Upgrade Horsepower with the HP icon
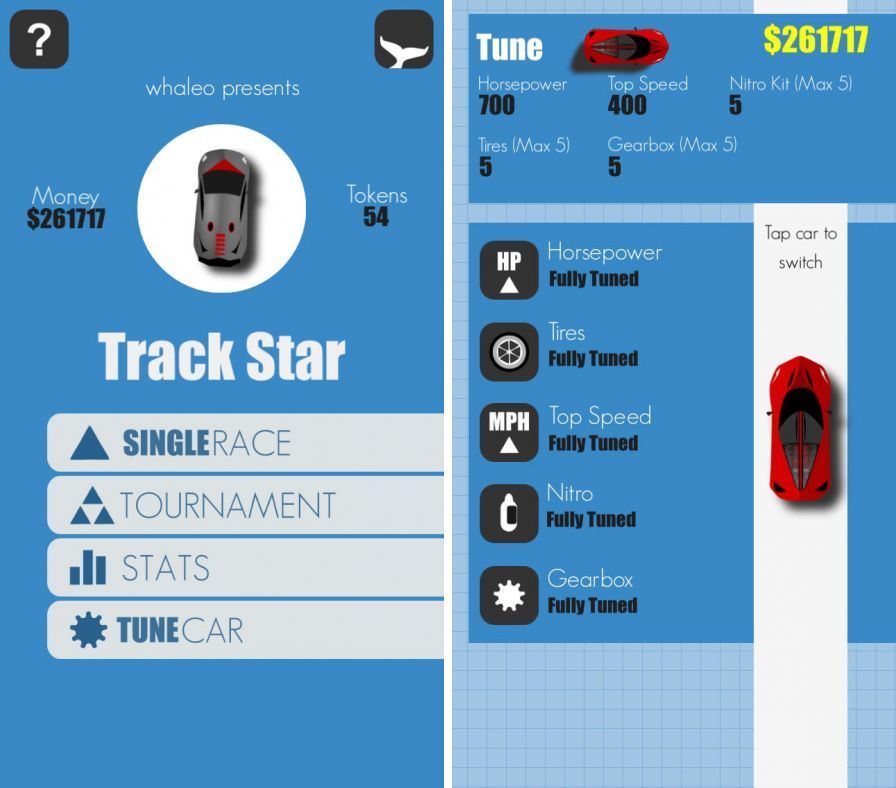The image size is (896, 788). tap(509, 270)
